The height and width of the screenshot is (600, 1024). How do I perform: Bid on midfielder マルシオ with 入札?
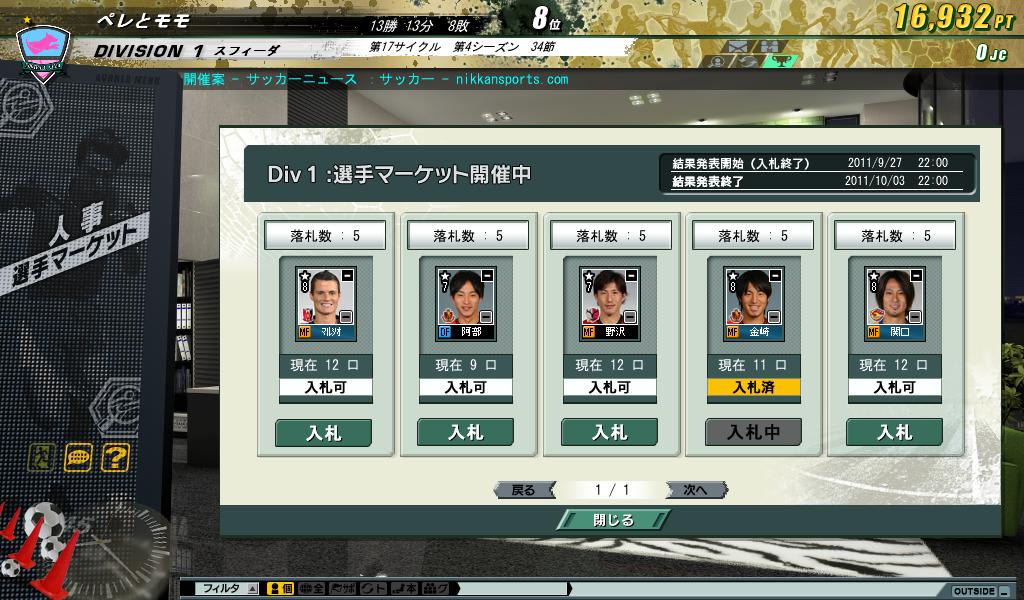point(323,432)
